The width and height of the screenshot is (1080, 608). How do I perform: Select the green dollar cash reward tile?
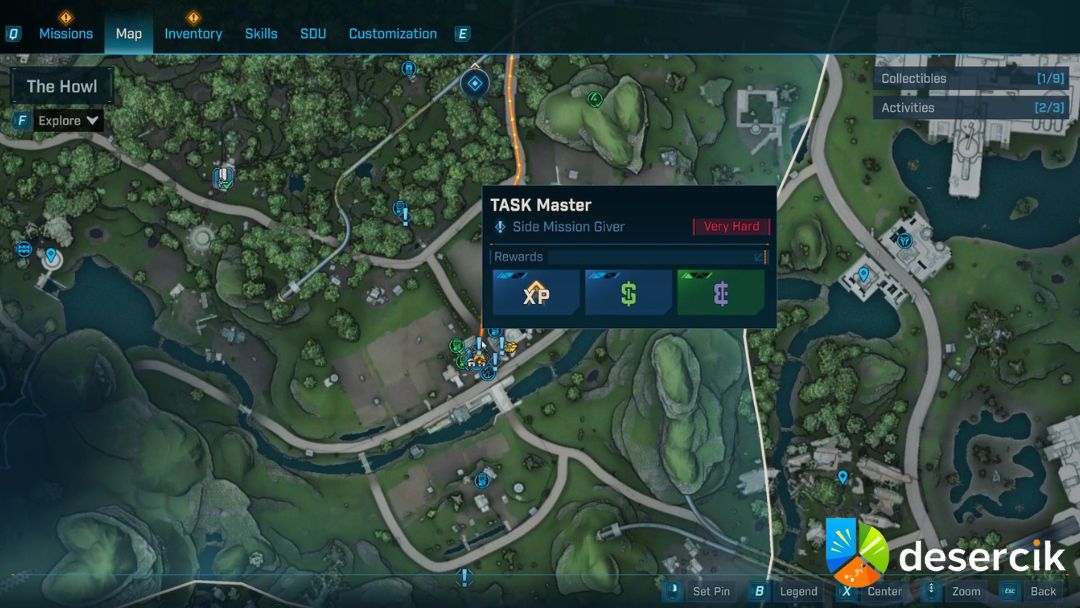[628, 293]
